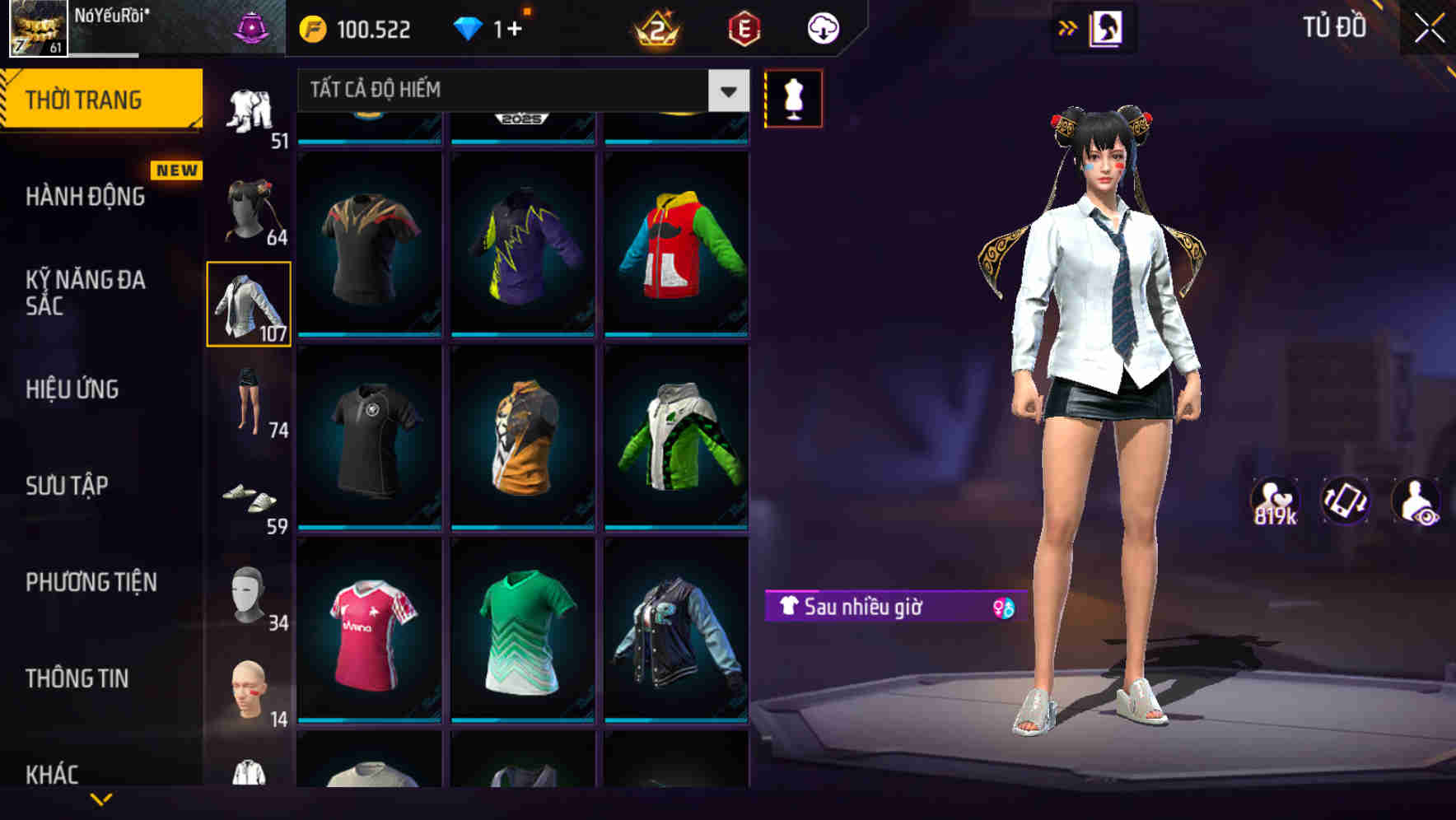Click the mannequin preview icon
Screen dimensions: 1456x820
[x=793, y=97]
